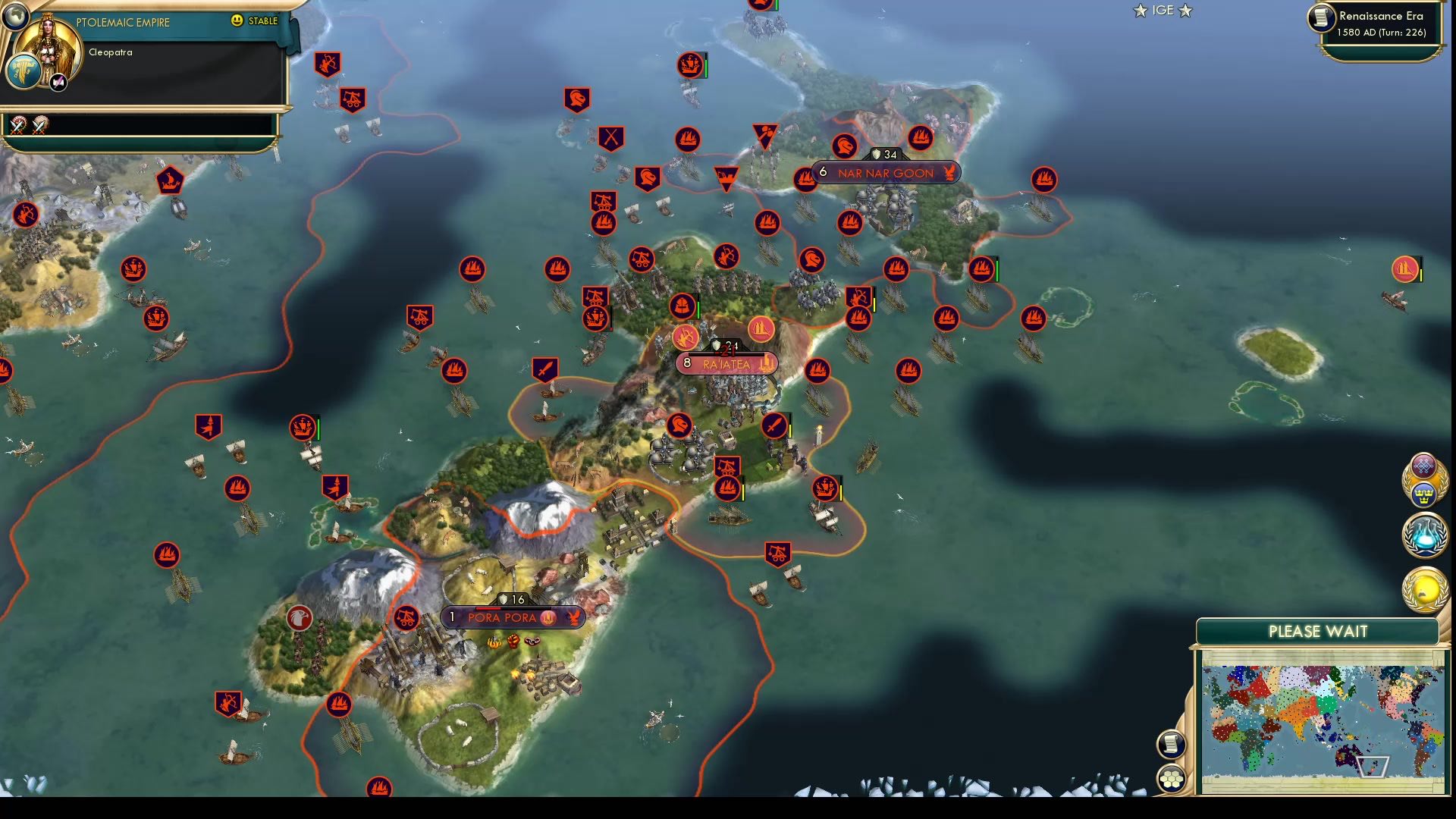The width and height of the screenshot is (1456, 819).
Task: Click the PLEASE WAIT status banner
Action: coord(1317,631)
